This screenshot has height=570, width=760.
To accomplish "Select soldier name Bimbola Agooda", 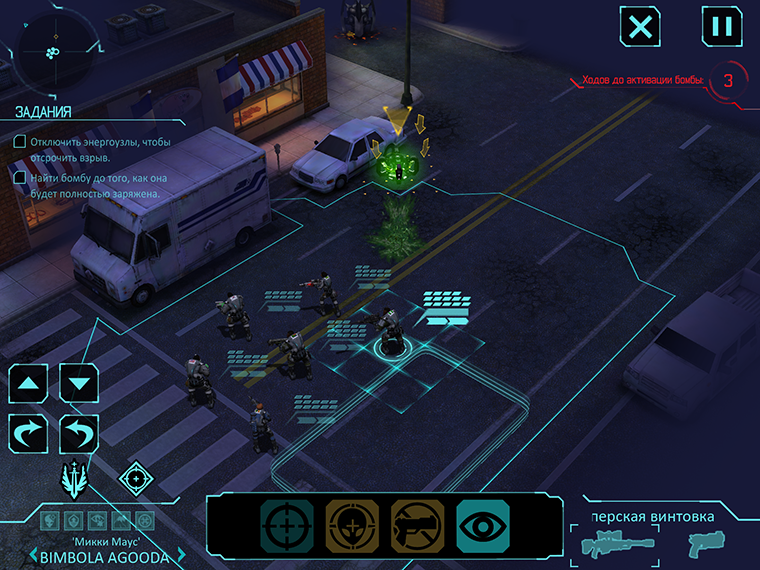I will point(105,556).
